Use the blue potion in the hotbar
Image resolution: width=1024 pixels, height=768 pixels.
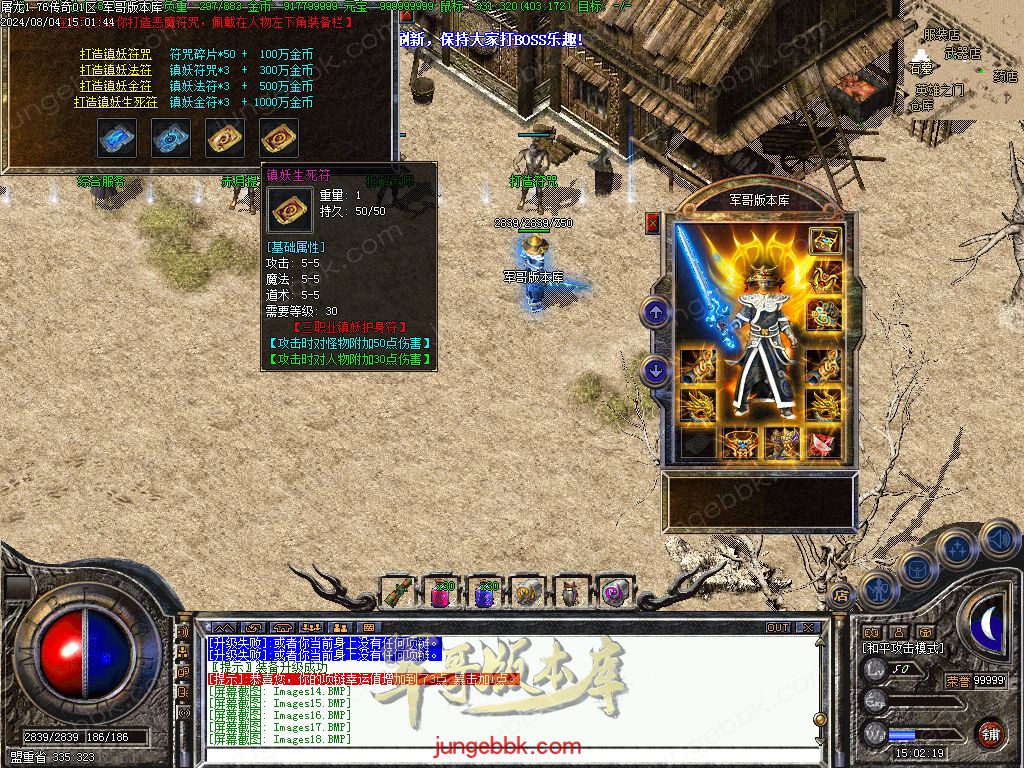[x=485, y=593]
